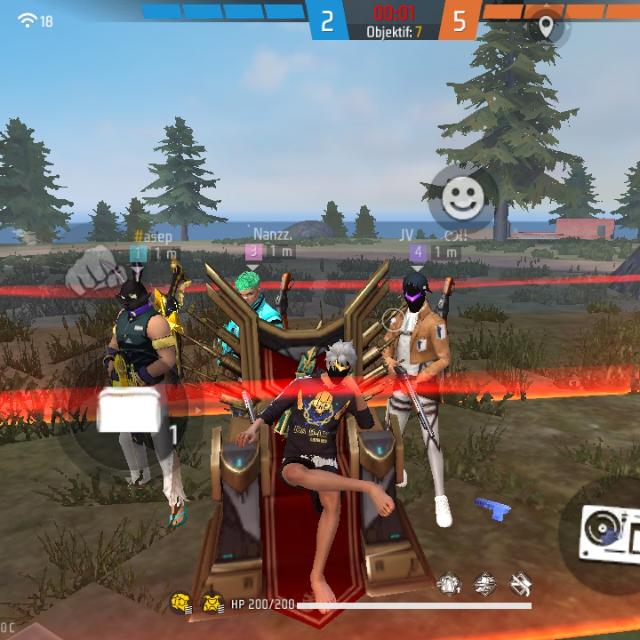Open the smiley face emote button
The width and height of the screenshot is (640, 640).
(461, 197)
